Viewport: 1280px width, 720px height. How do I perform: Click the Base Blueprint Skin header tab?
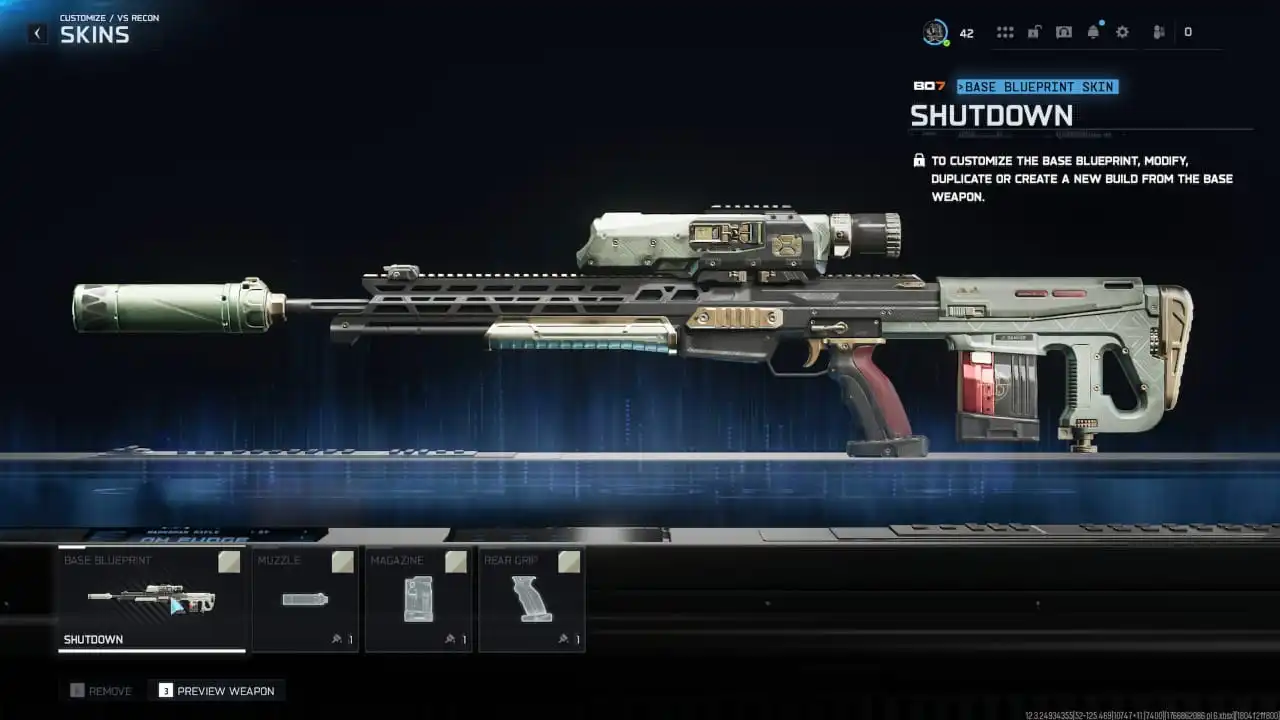click(1037, 87)
